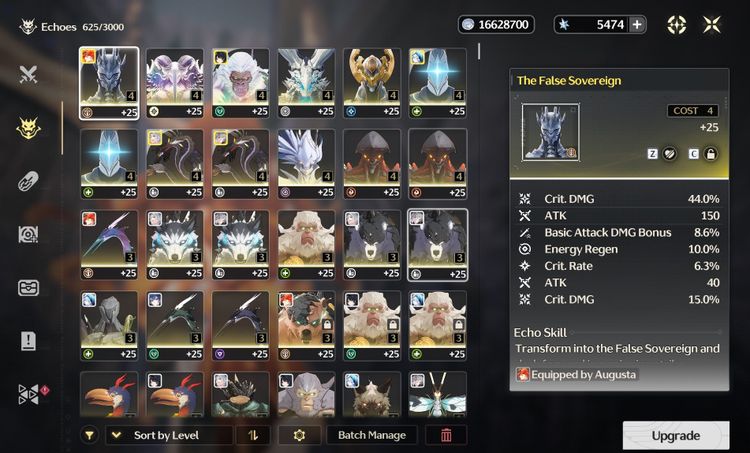Open the echo filter funnel
Screen dimensions: 750x453
90,435
